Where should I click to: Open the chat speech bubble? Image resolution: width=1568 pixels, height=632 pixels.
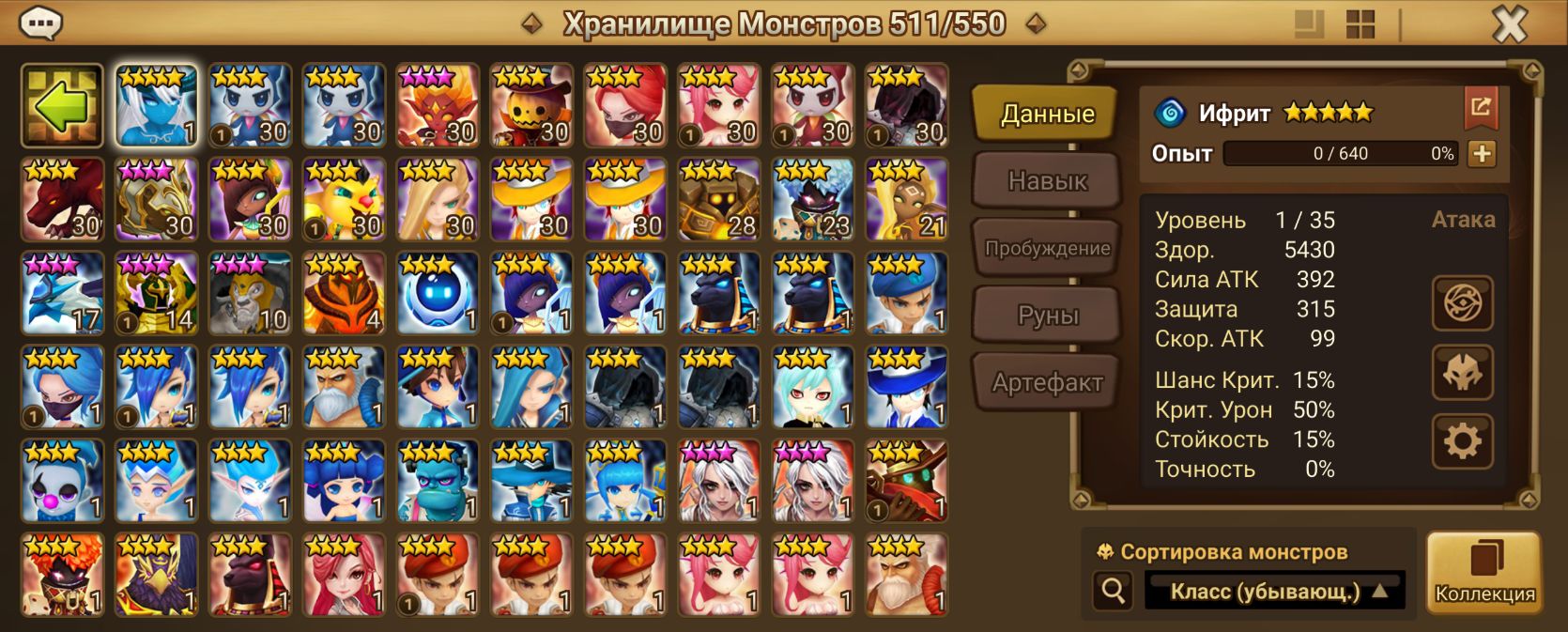coord(40,23)
